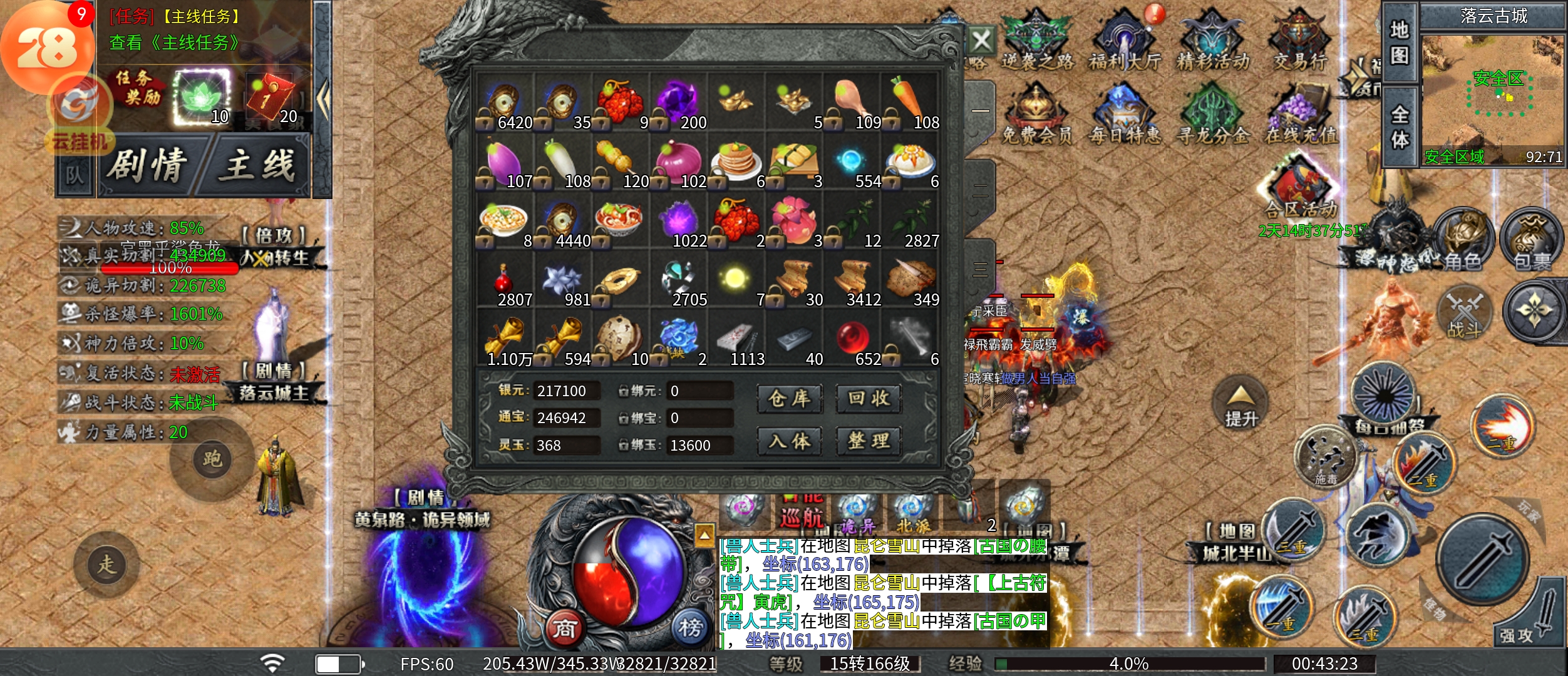Screen dimensions: 1568x676
Task: Open the 每日特惠 daily deals
Action: [x=1125, y=116]
